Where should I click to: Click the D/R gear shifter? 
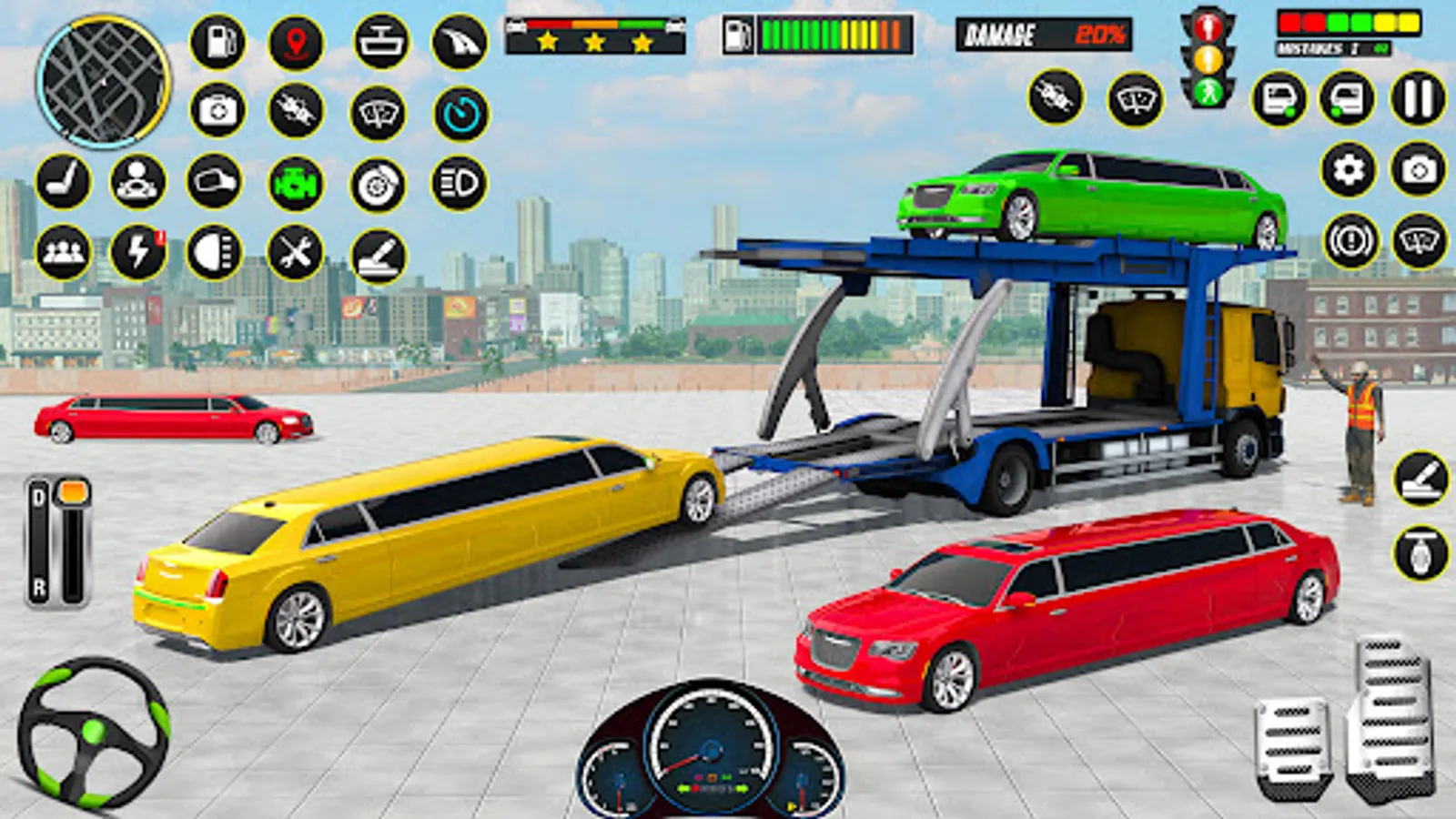point(58,542)
